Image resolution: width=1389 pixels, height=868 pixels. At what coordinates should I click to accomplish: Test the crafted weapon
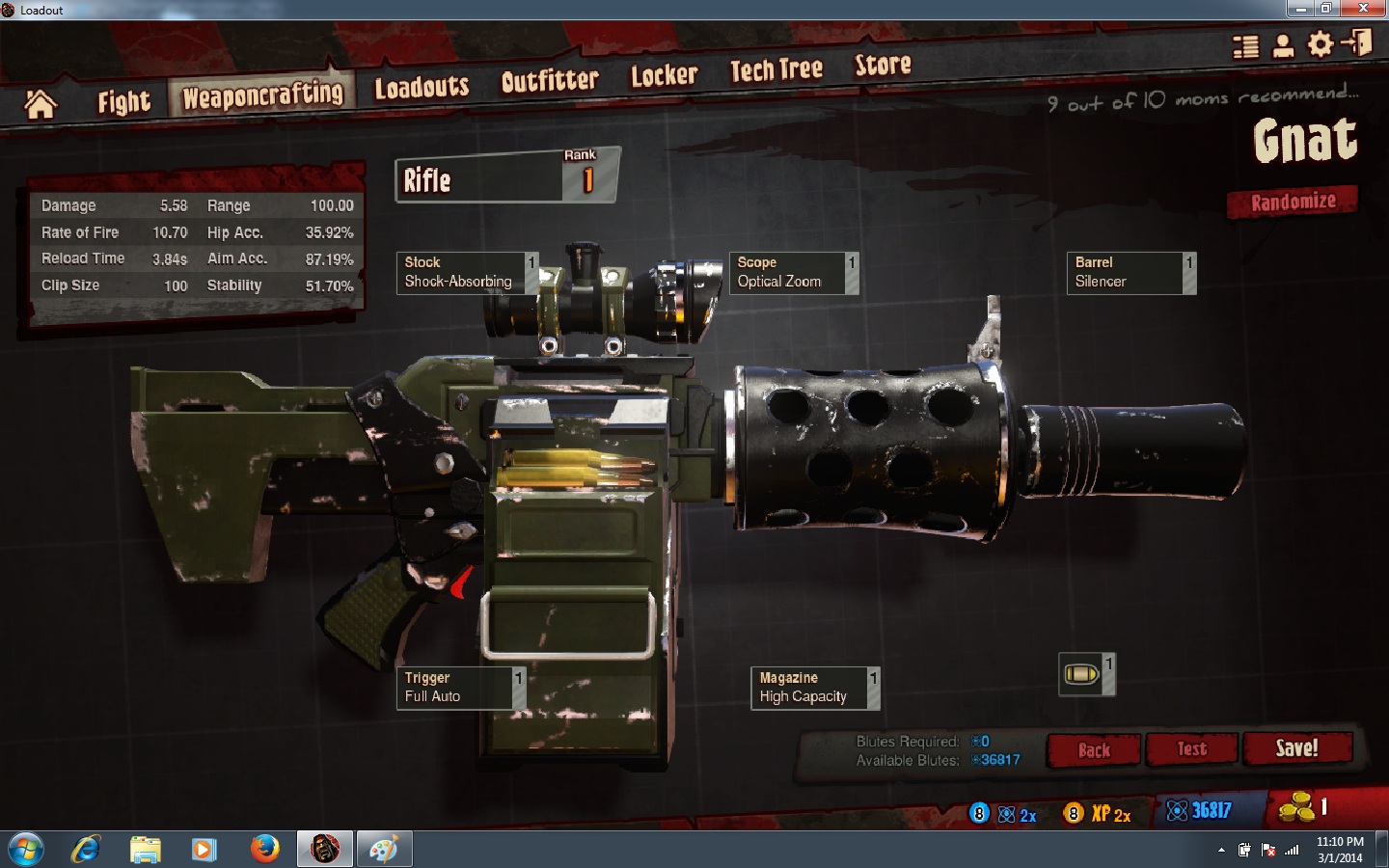tap(1191, 748)
